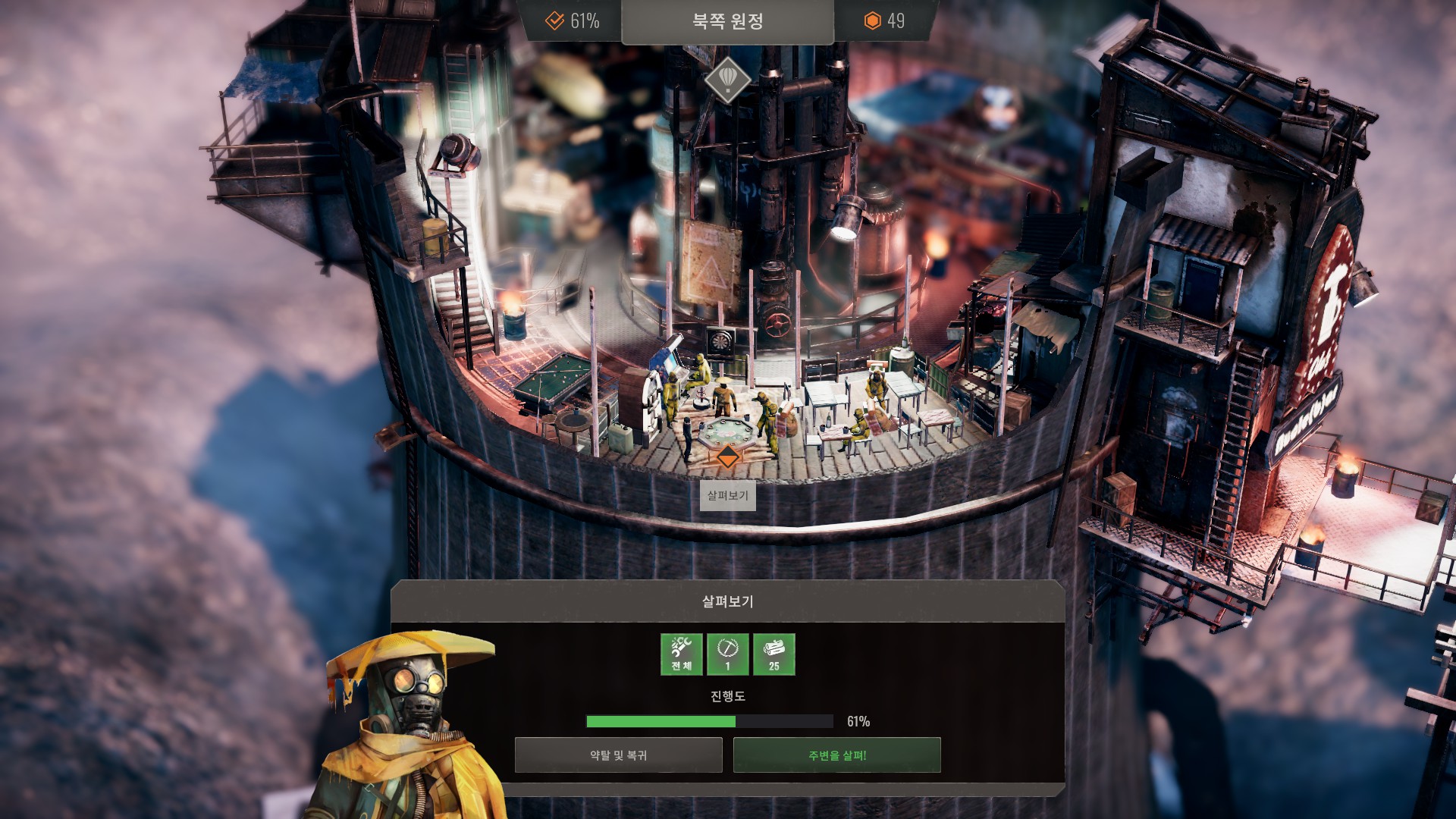Open the 북쪽 원정 expedition header
This screenshot has height=819, width=1456.
pos(727,21)
